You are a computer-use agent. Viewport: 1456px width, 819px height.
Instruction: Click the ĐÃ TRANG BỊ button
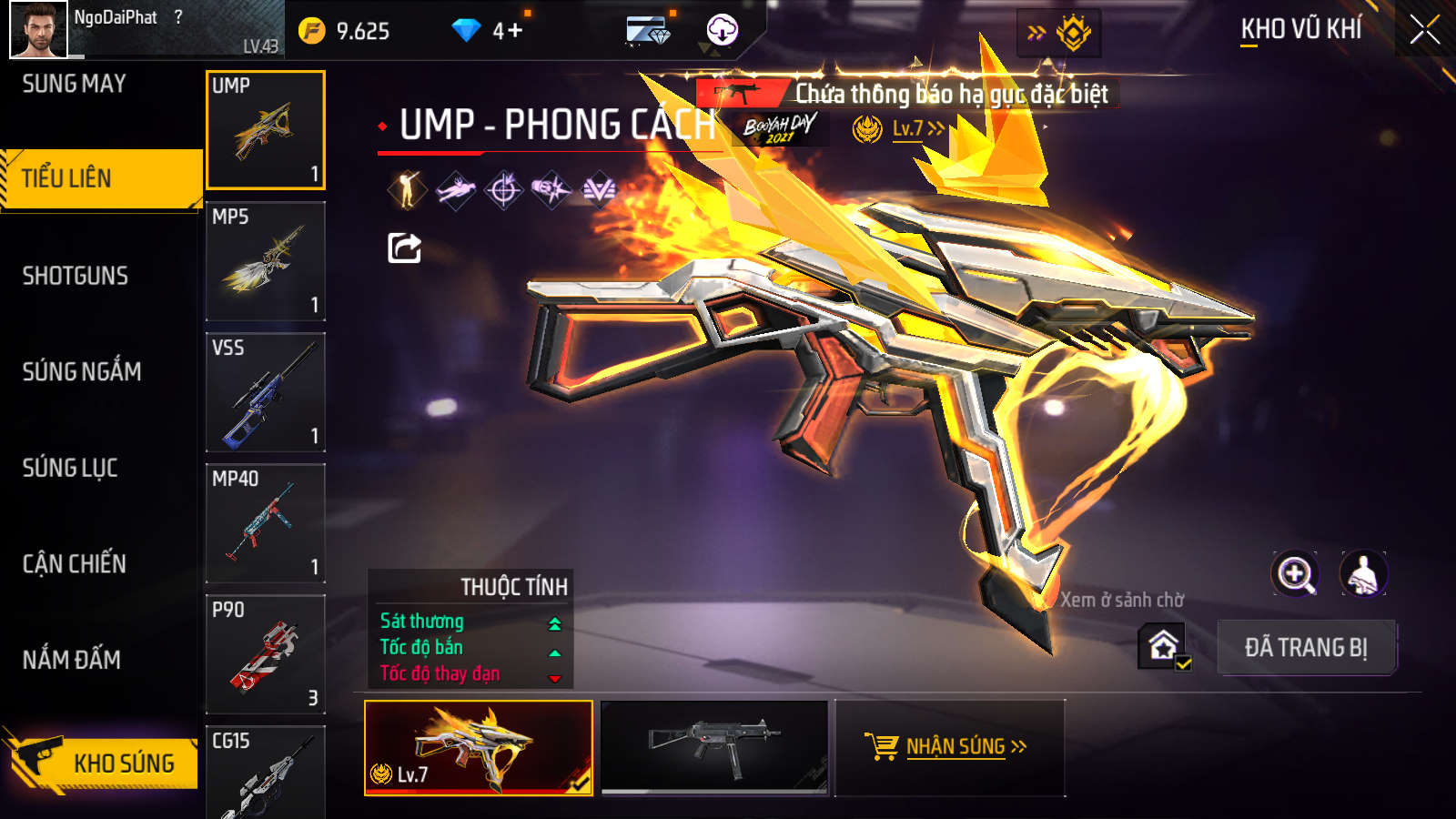(x=1306, y=648)
